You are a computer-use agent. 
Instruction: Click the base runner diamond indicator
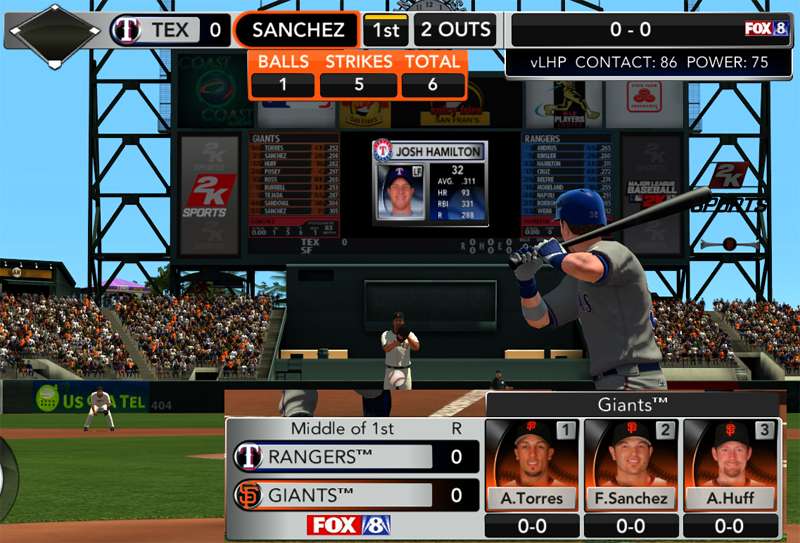pyautogui.click(x=54, y=30)
